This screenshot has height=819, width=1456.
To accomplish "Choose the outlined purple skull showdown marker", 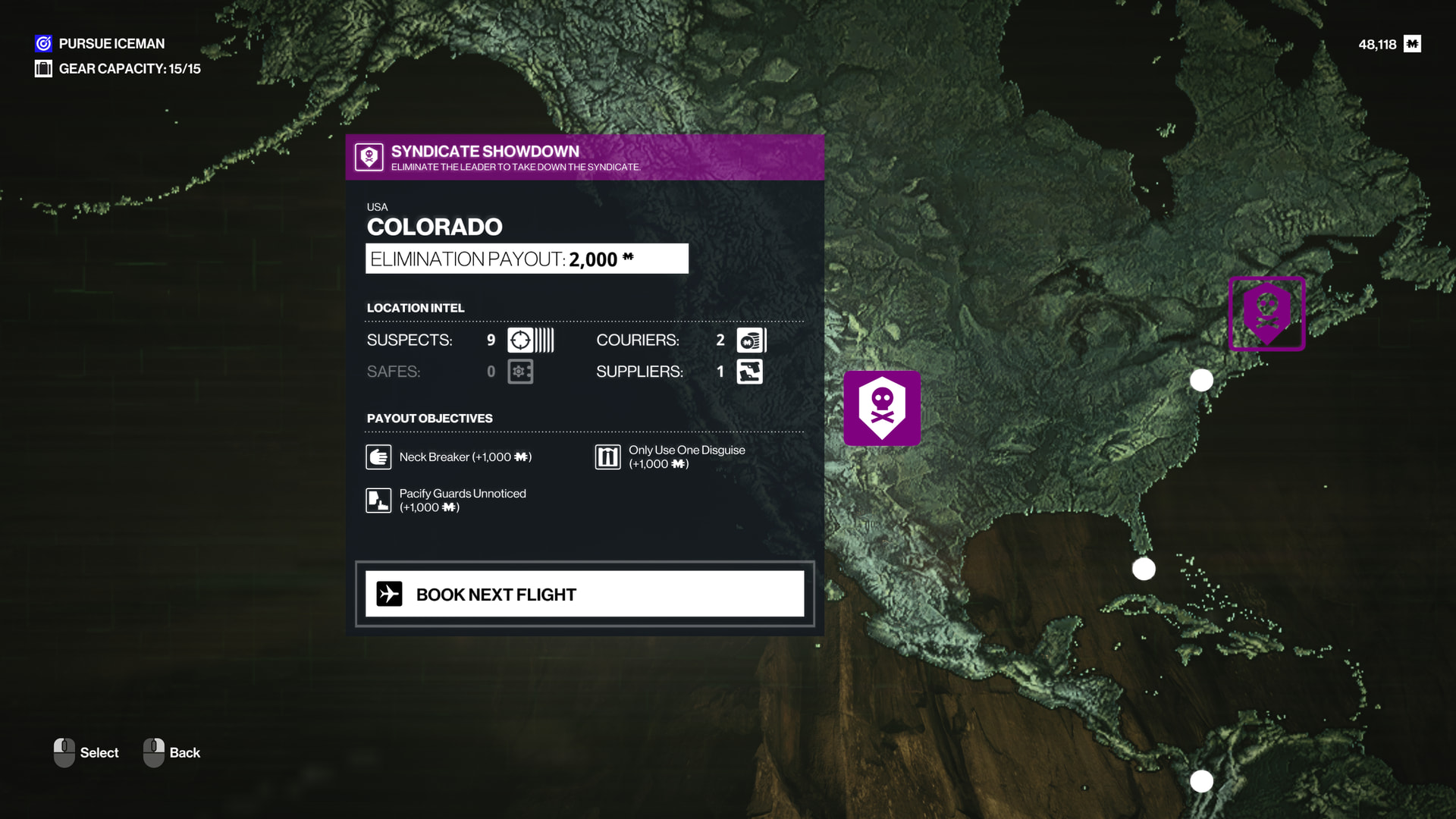I will (1266, 313).
